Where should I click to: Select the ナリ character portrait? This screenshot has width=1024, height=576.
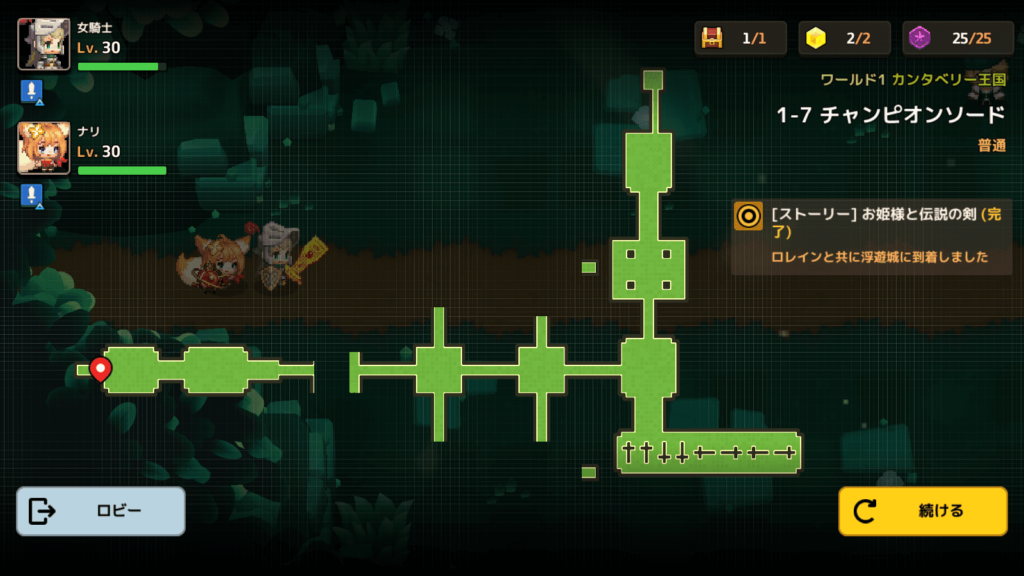pos(44,148)
